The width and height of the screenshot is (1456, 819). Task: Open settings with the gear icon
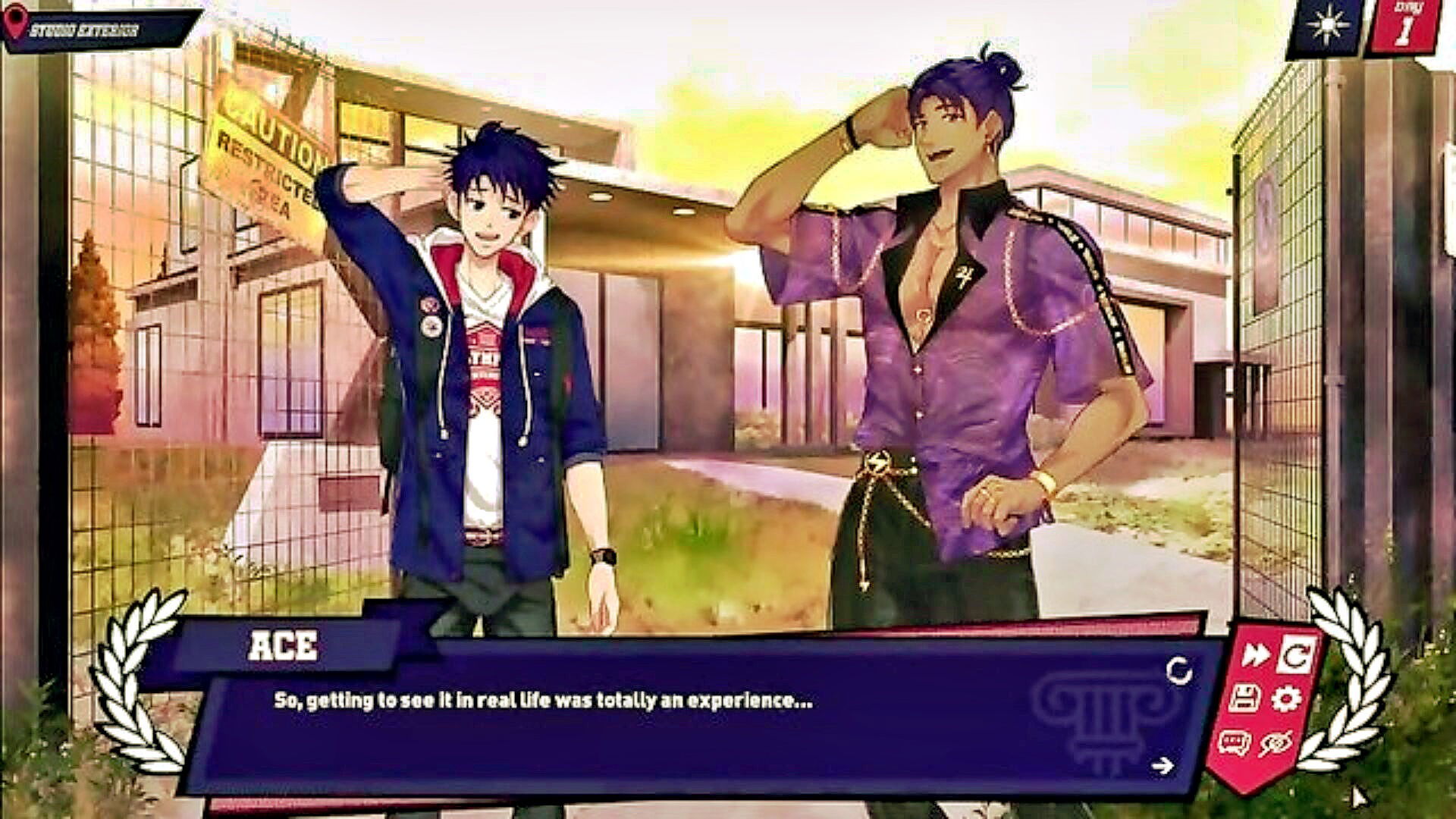pos(1286,698)
